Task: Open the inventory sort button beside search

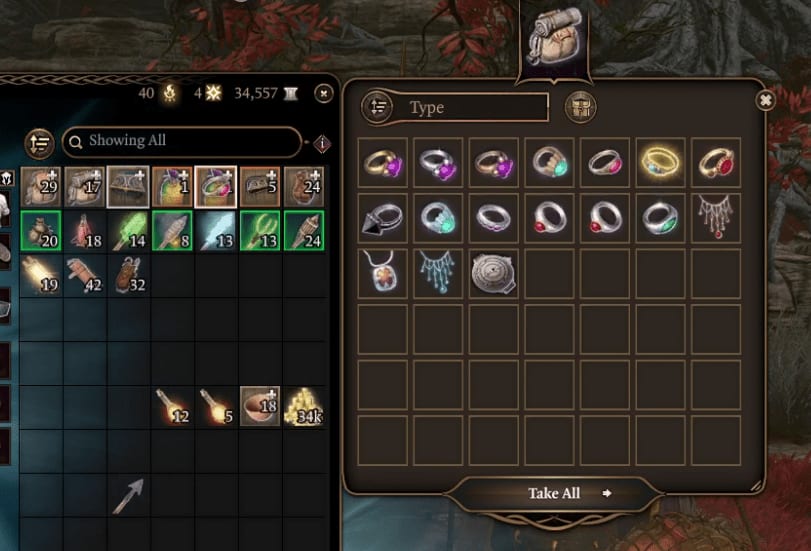Action: point(38,143)
